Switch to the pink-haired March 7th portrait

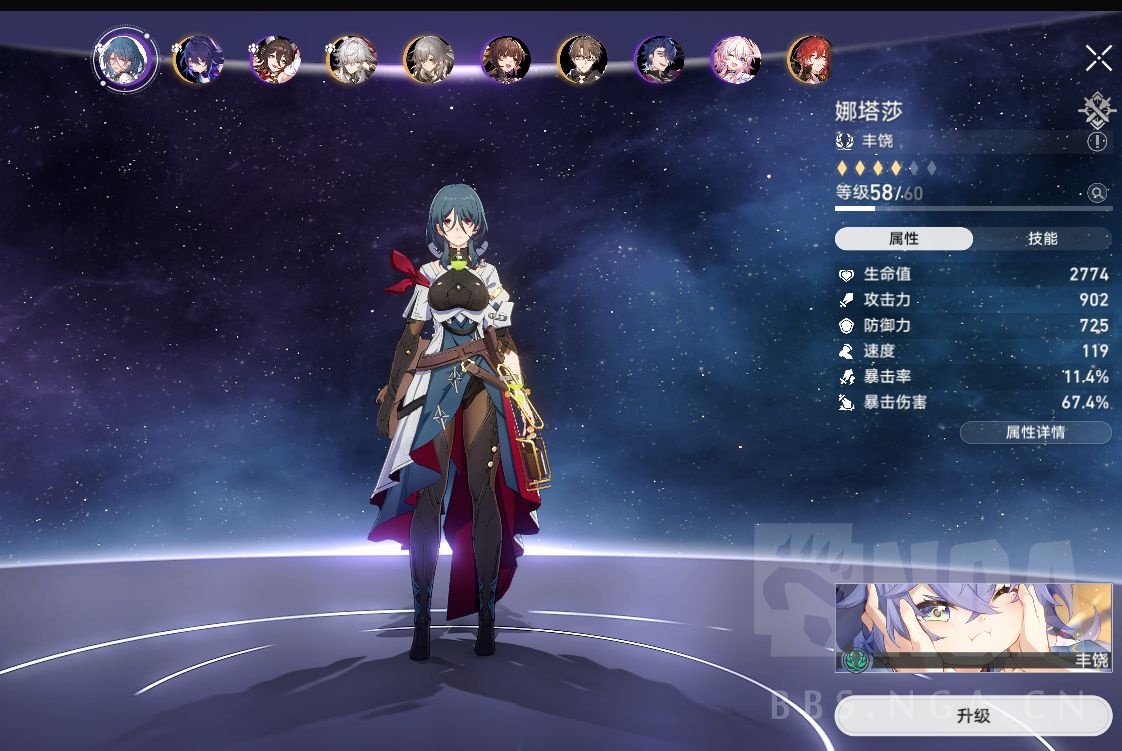(735, 59)
